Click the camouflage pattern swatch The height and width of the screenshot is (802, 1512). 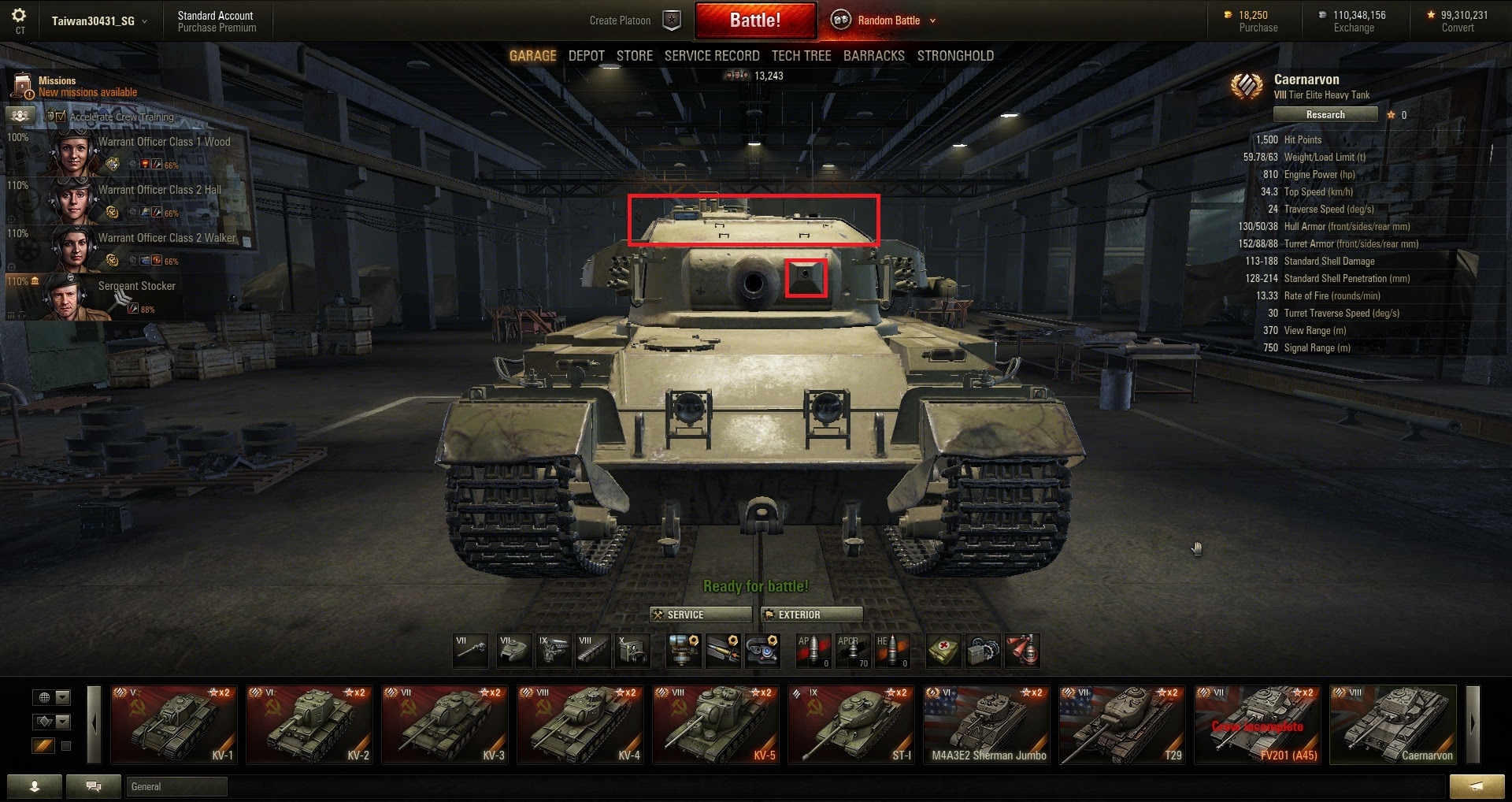43,744
